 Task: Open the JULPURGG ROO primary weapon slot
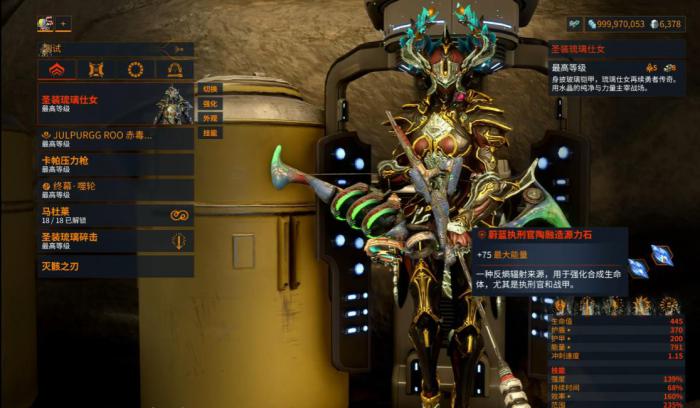pyautogui.click(x=115, y=139)
